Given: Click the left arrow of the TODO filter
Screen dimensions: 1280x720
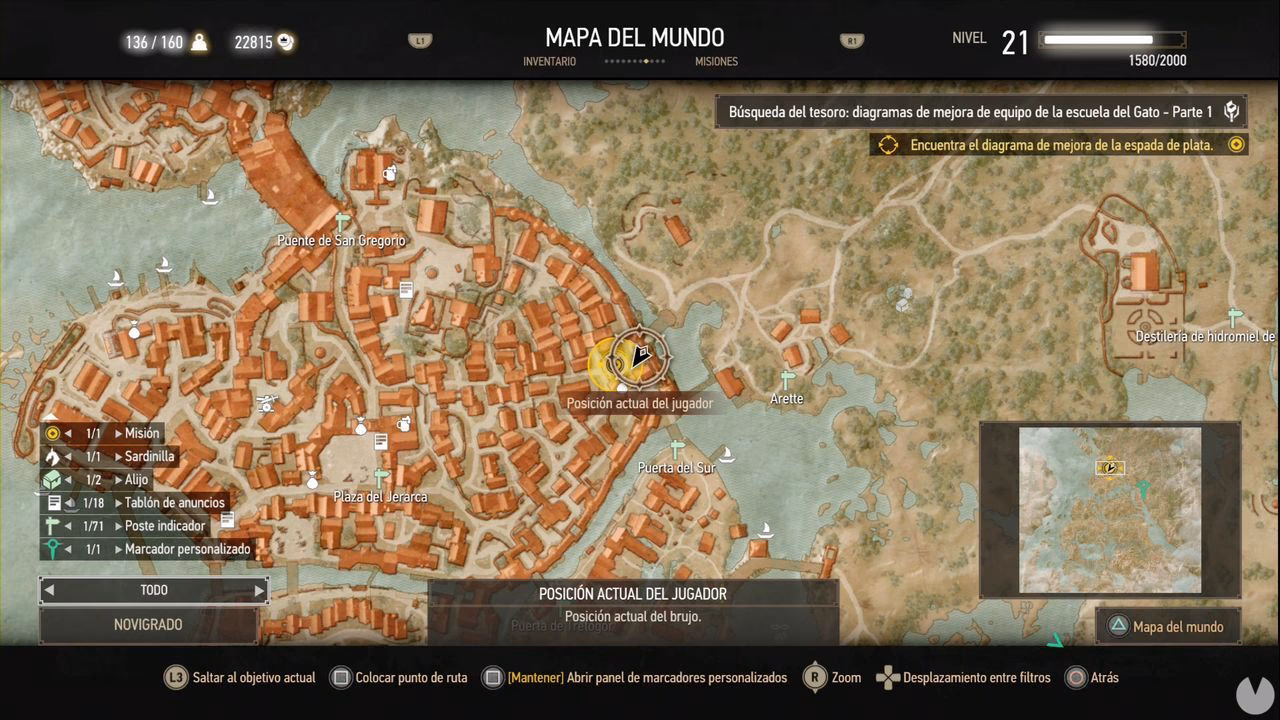Looking at the screenshot, I should click(x=49, y=591).
